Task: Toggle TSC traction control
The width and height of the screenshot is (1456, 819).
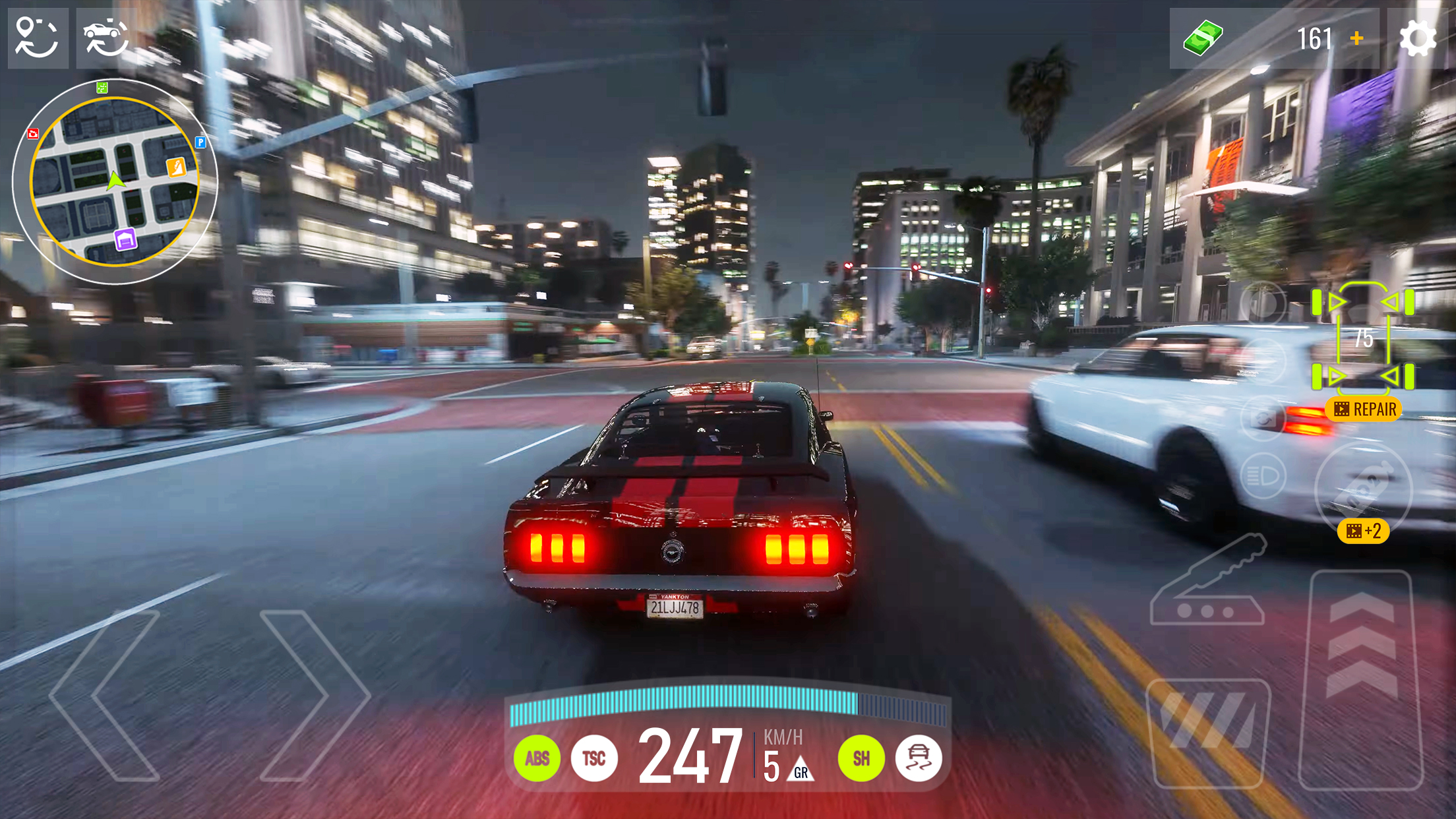Action: coord(594,759)
